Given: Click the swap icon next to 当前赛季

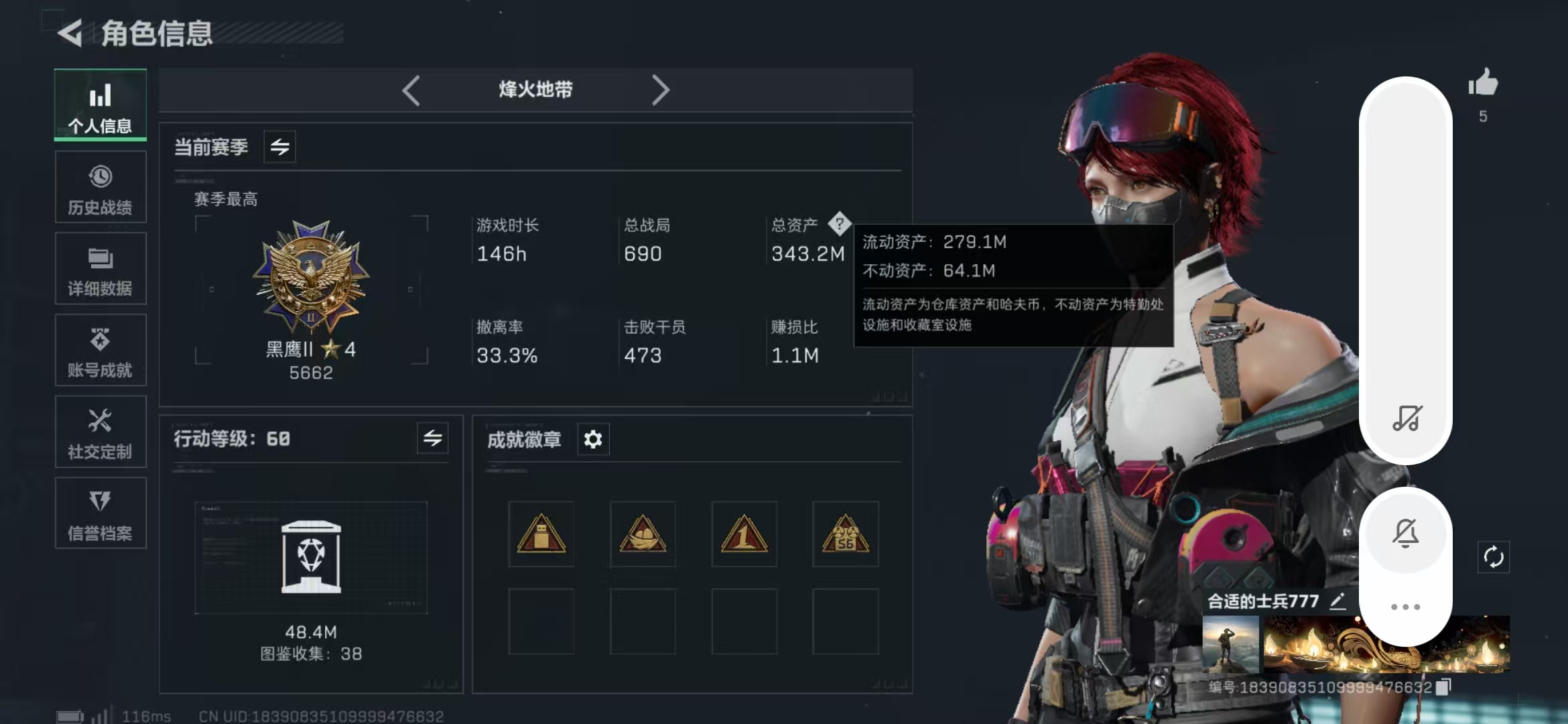Looking at the screenshot, I should click(x=279, y=147).
